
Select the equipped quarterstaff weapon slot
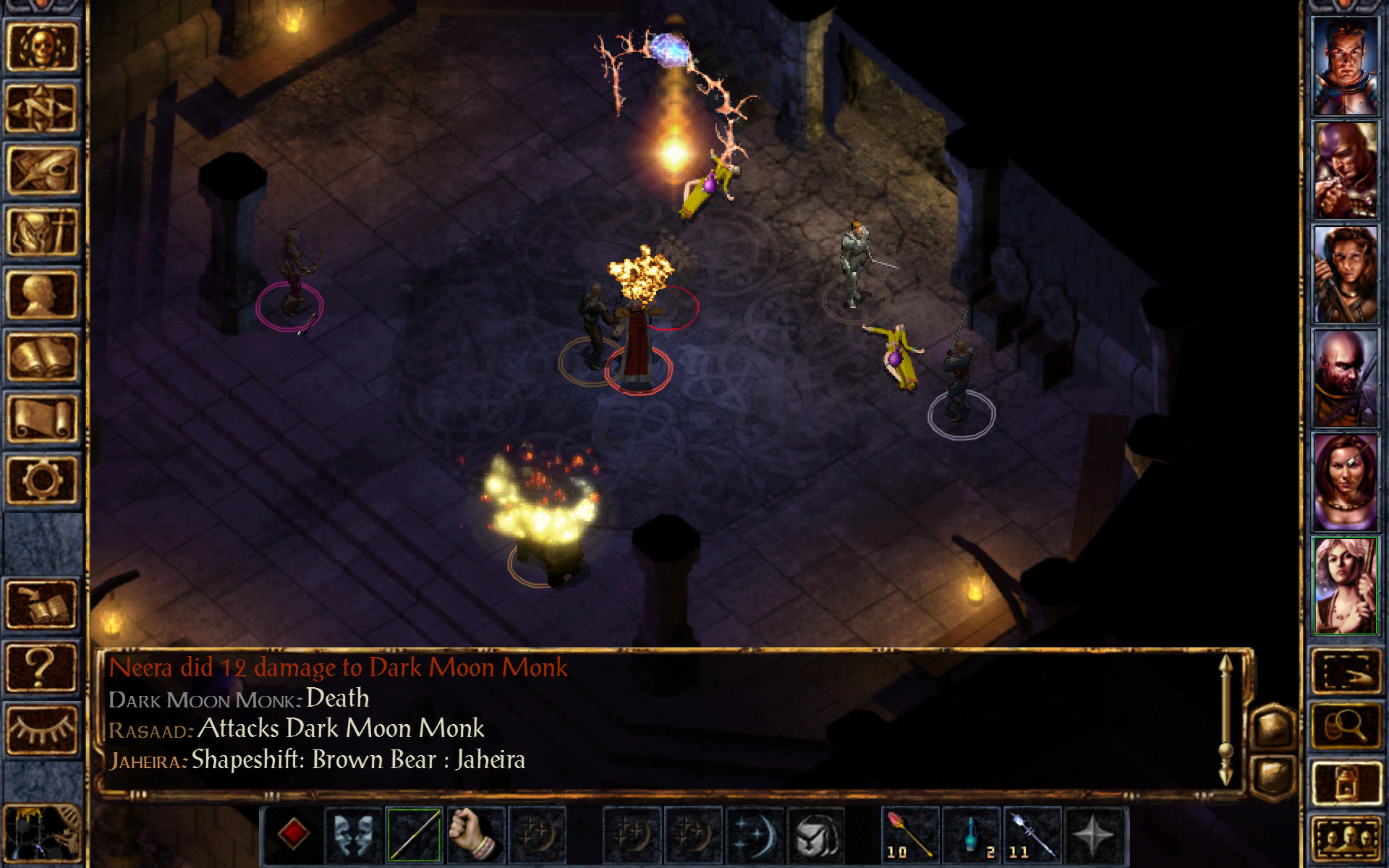414,835
